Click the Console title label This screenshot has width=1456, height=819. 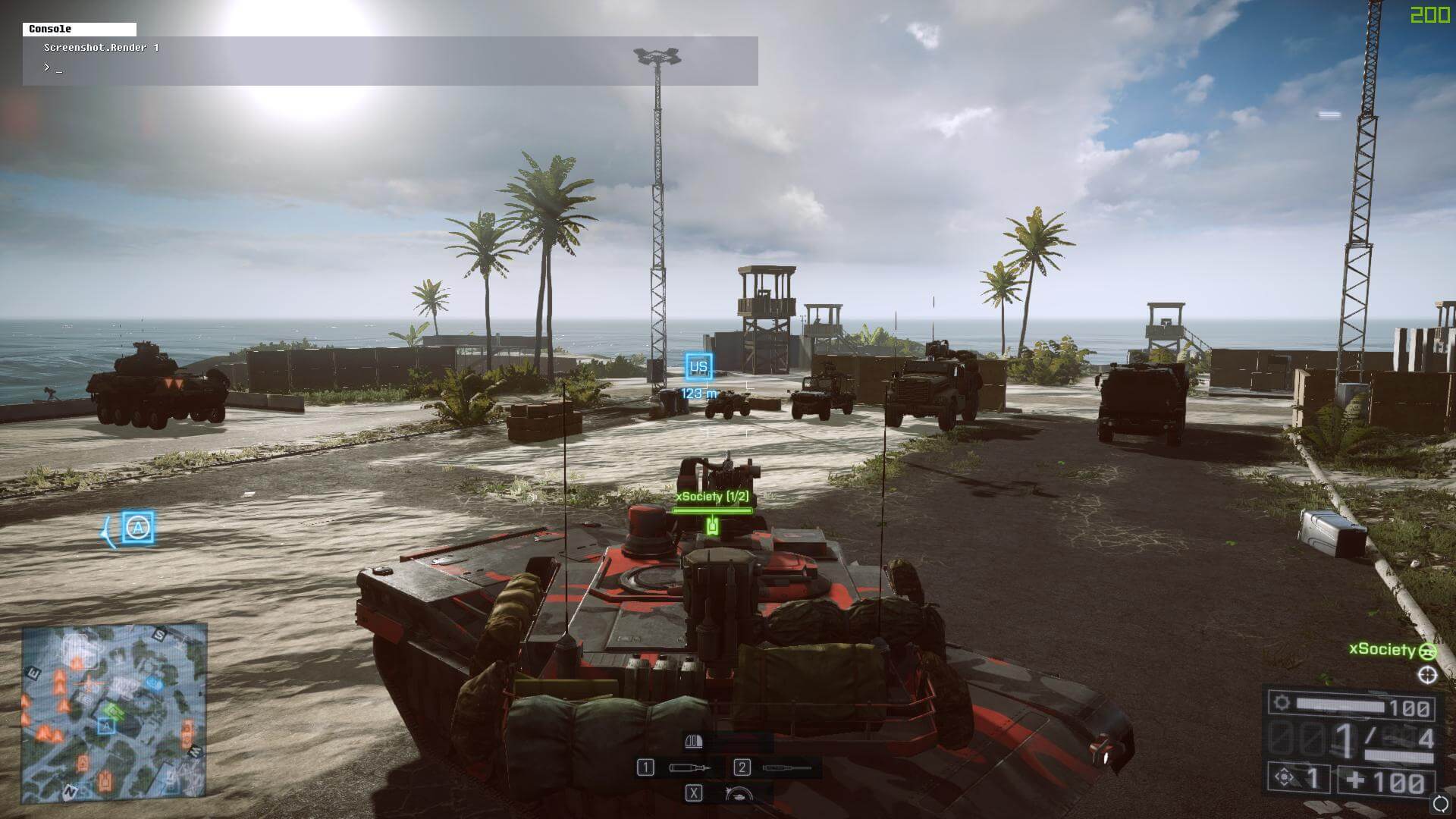[50, 29]
